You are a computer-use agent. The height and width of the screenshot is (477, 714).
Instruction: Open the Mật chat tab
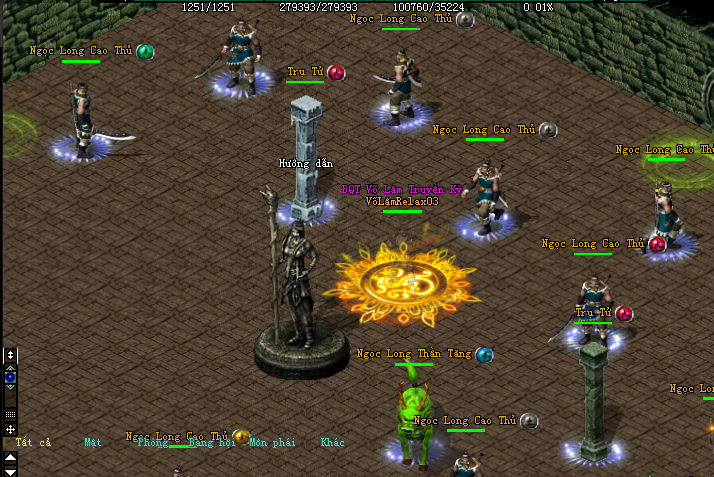93,442
